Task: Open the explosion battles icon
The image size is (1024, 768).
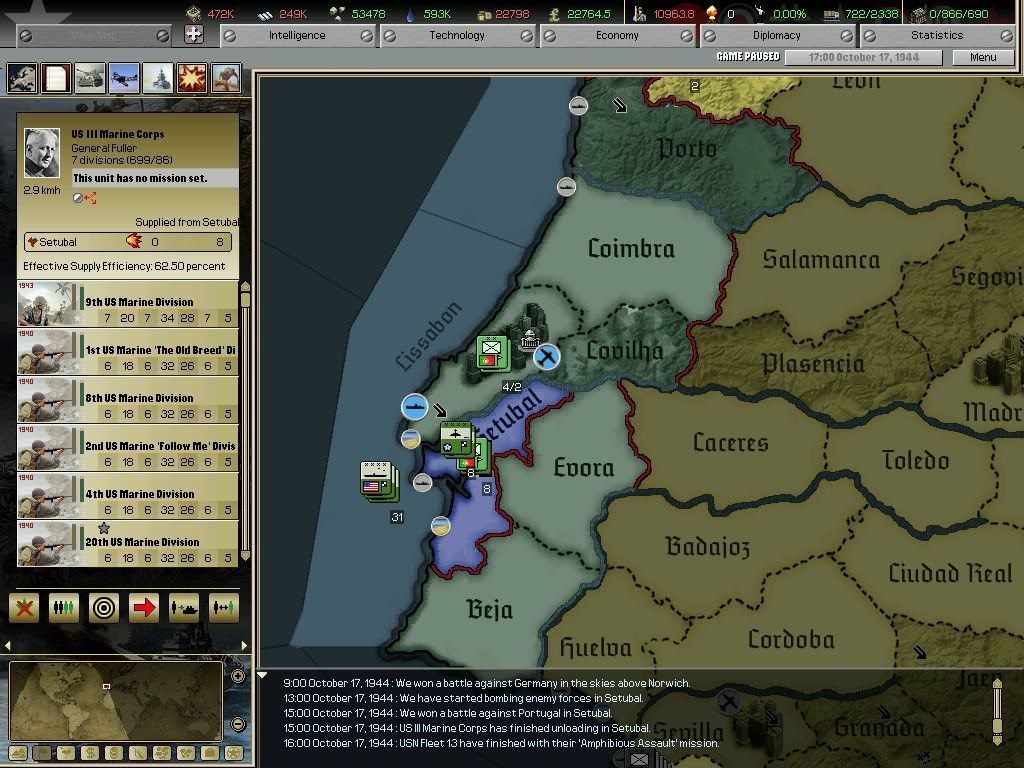Action: click(x=192, y=78)
